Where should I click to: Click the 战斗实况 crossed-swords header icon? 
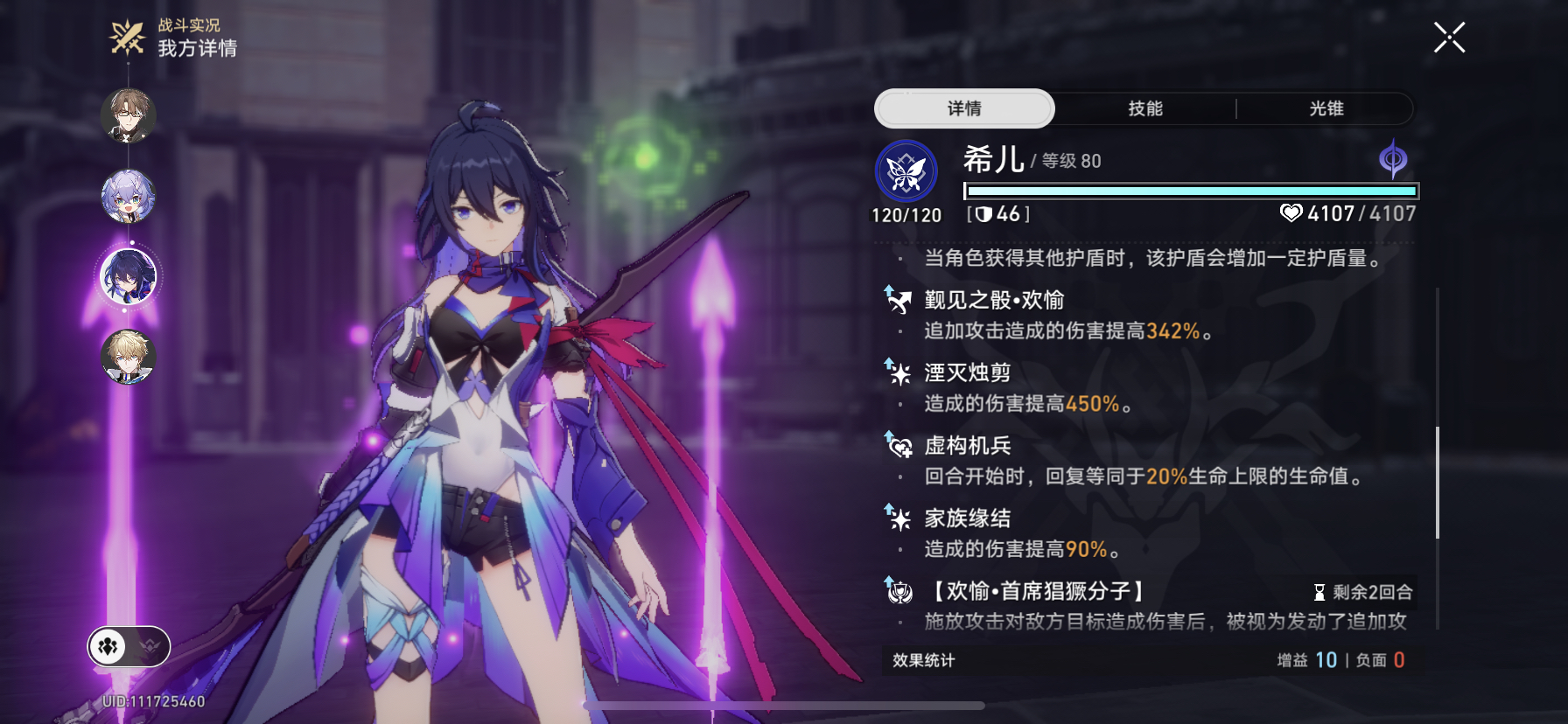point(127,38)
